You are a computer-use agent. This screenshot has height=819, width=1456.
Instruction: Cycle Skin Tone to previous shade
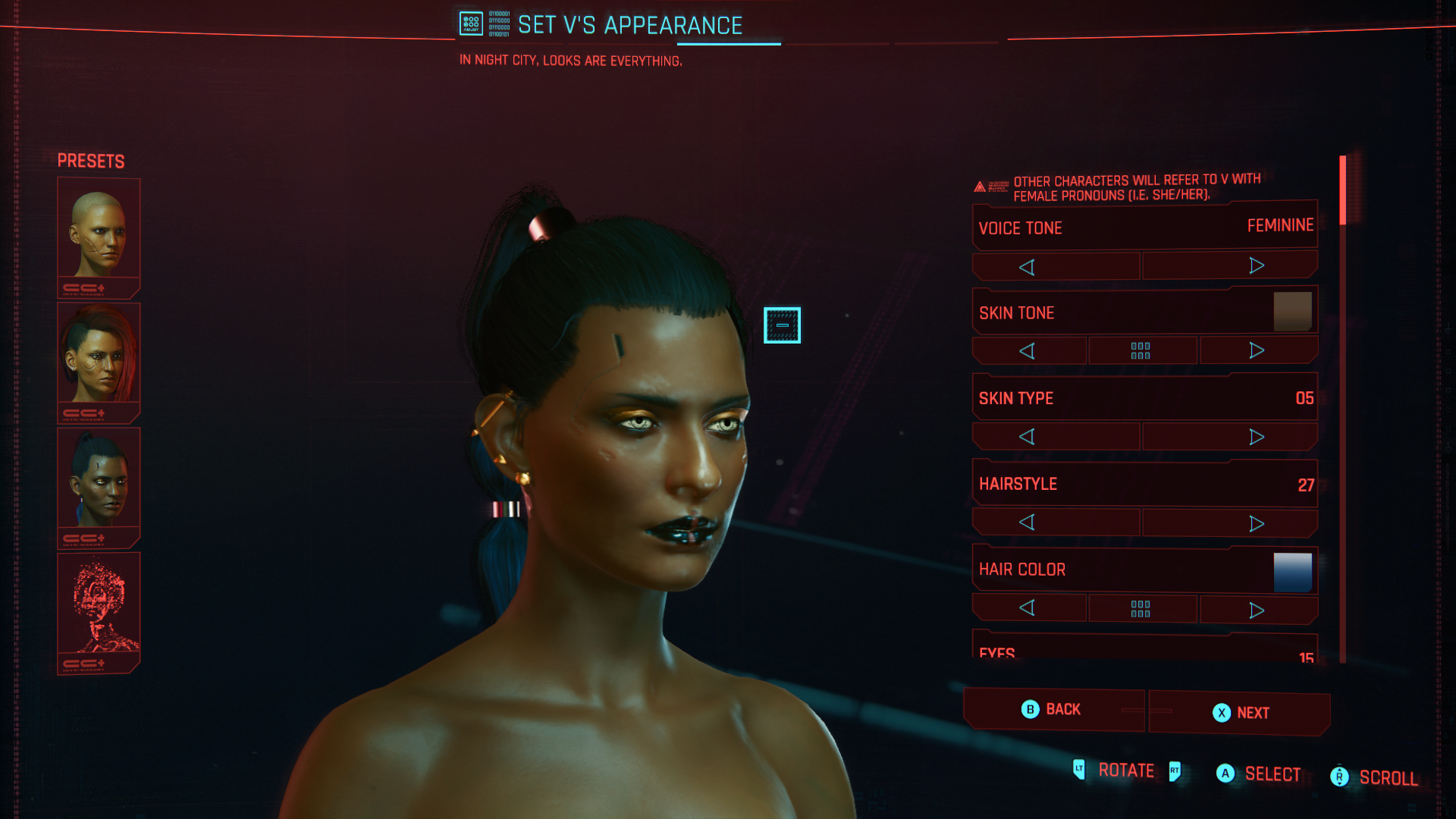tap(1028, 351)
